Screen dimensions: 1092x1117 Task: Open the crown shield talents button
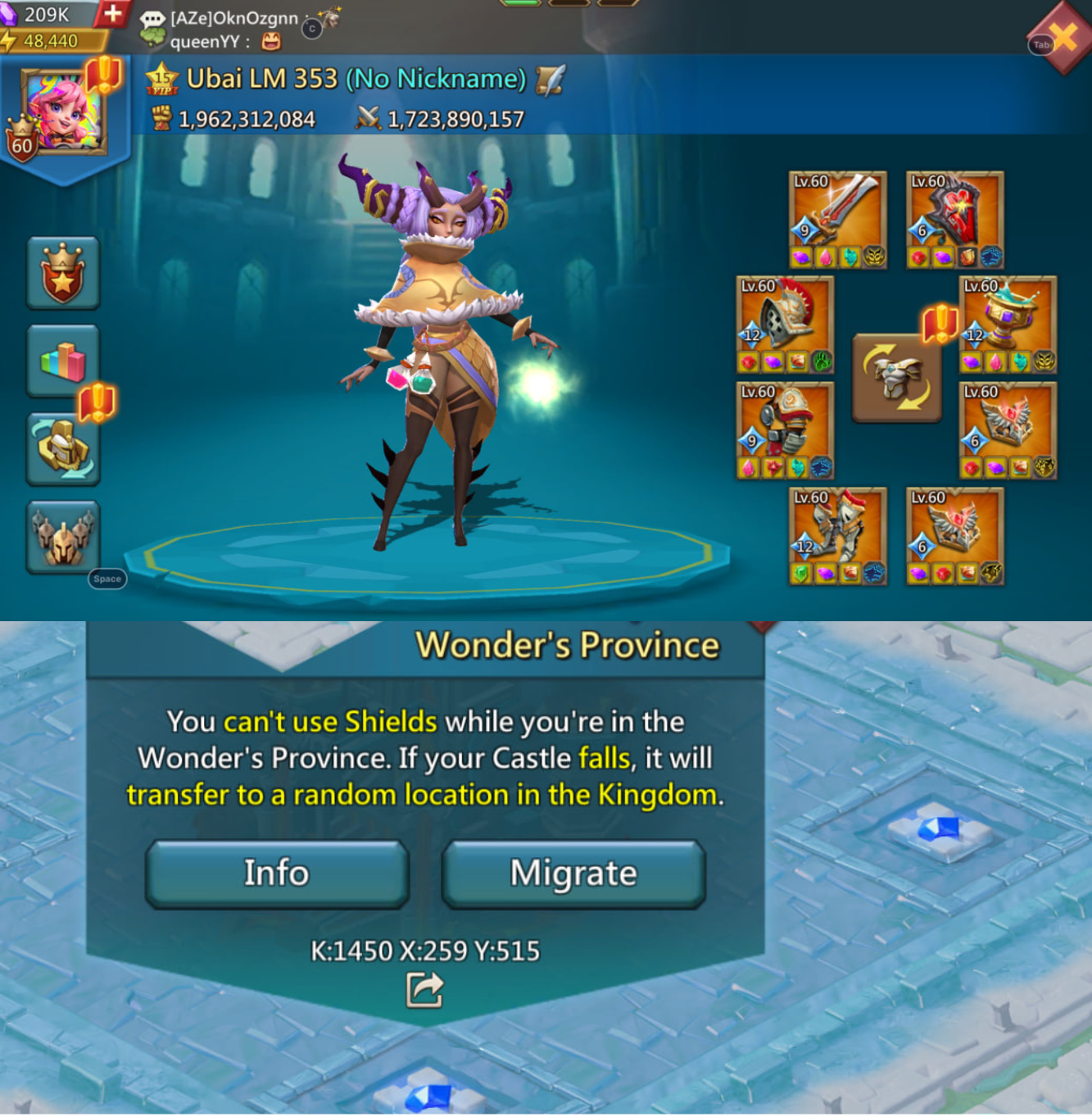[63, 273]
